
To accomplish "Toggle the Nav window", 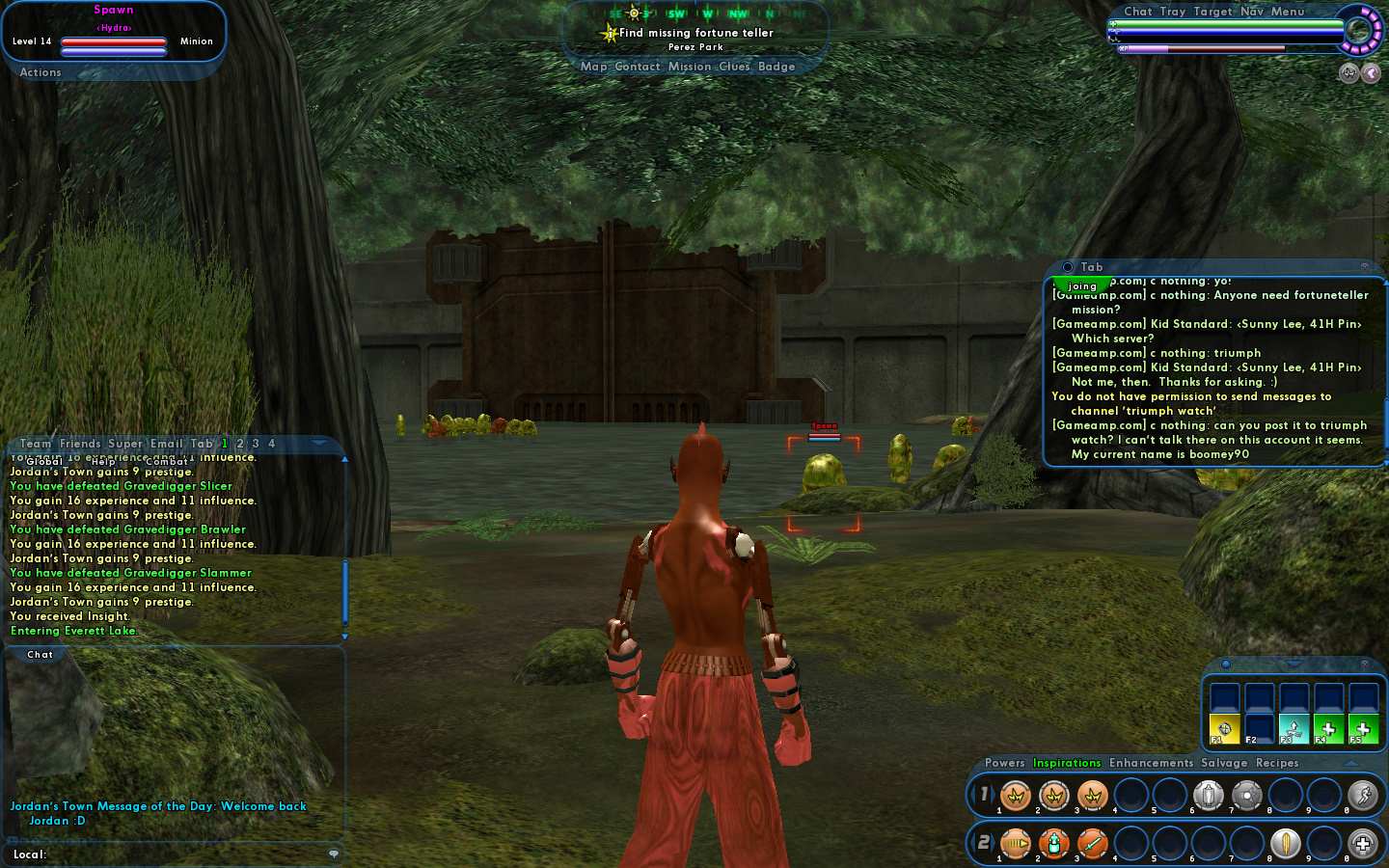I will click(x=1252, y=12).
